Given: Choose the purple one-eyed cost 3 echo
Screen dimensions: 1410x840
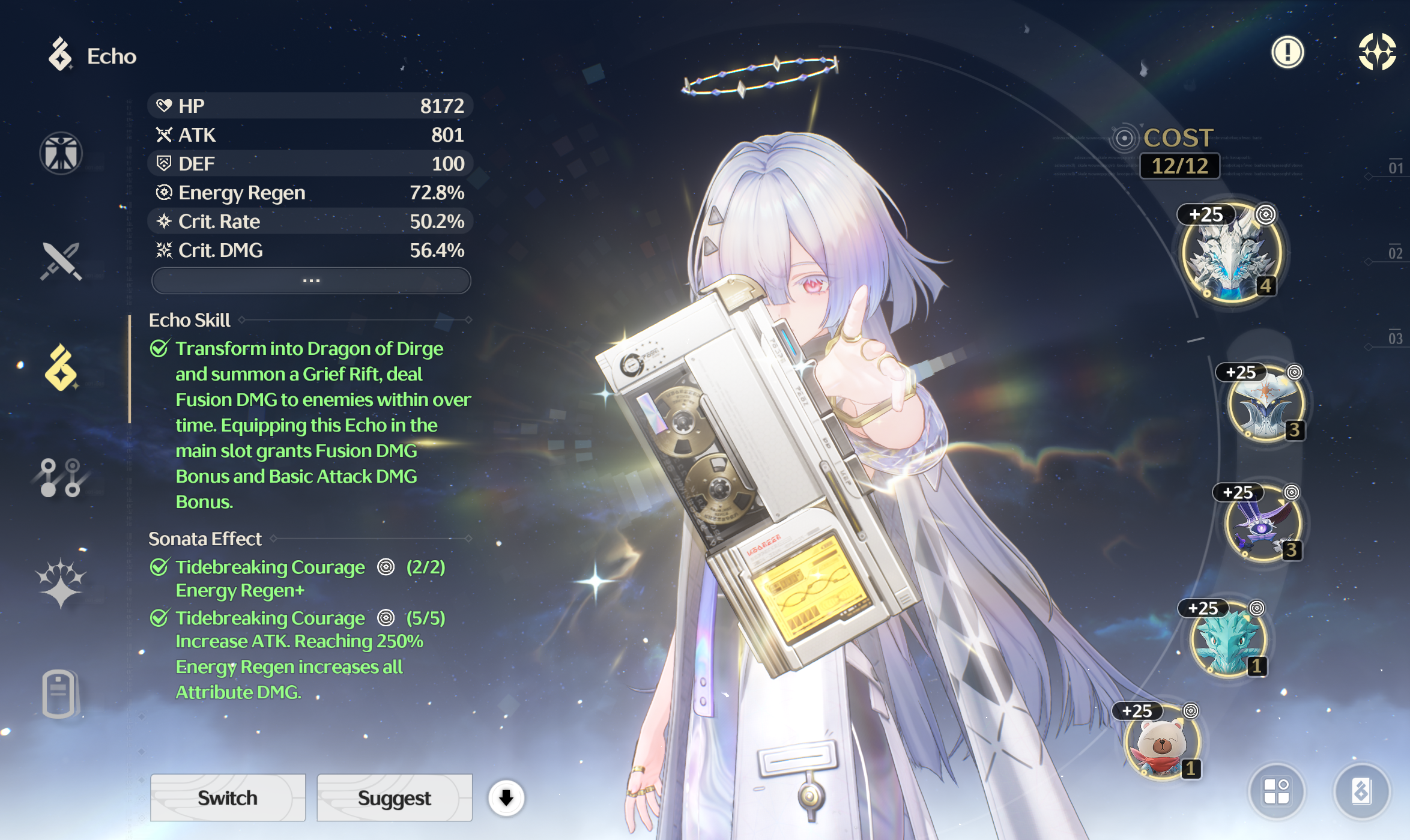Looking at the screenshot, I should tap(1262, 524).
